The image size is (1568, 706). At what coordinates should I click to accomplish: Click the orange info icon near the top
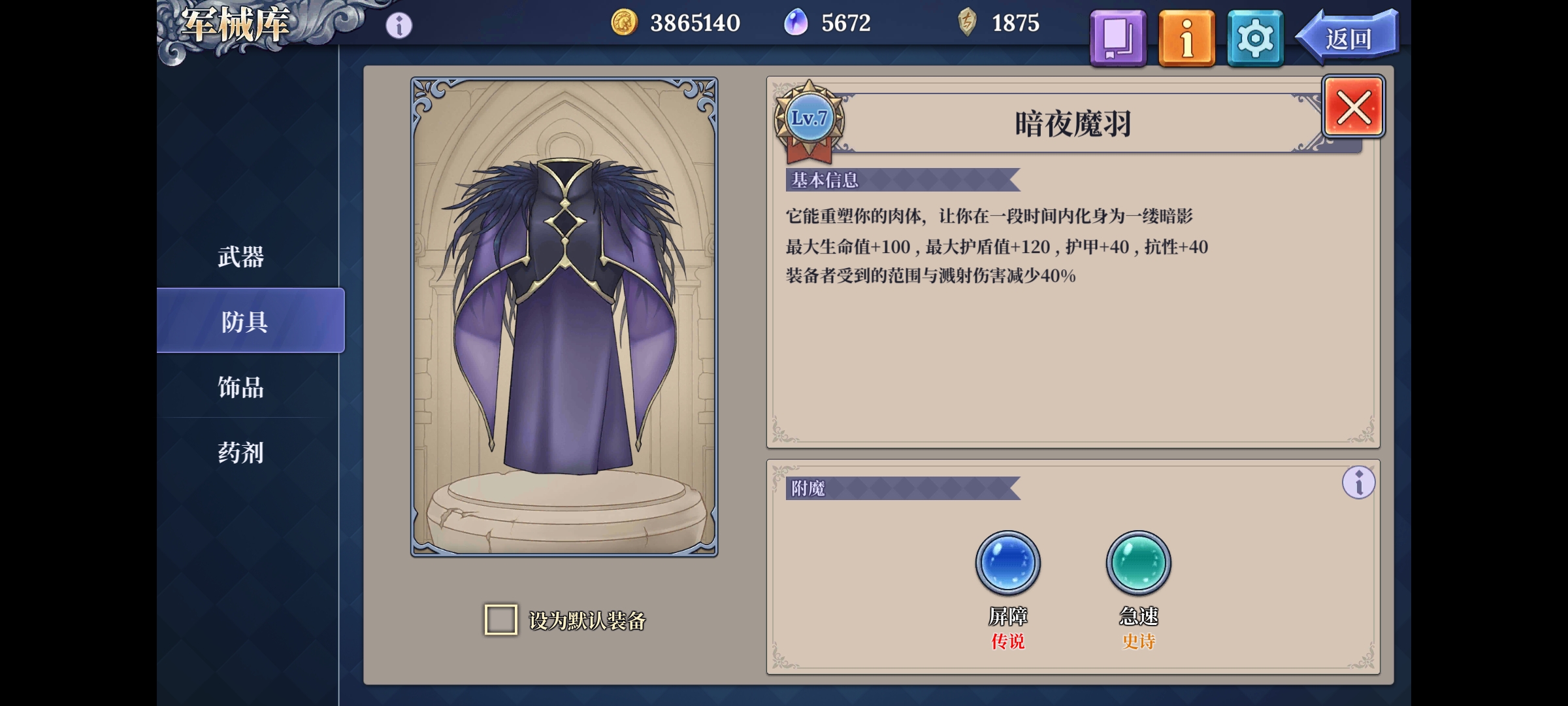[1187, 37]
